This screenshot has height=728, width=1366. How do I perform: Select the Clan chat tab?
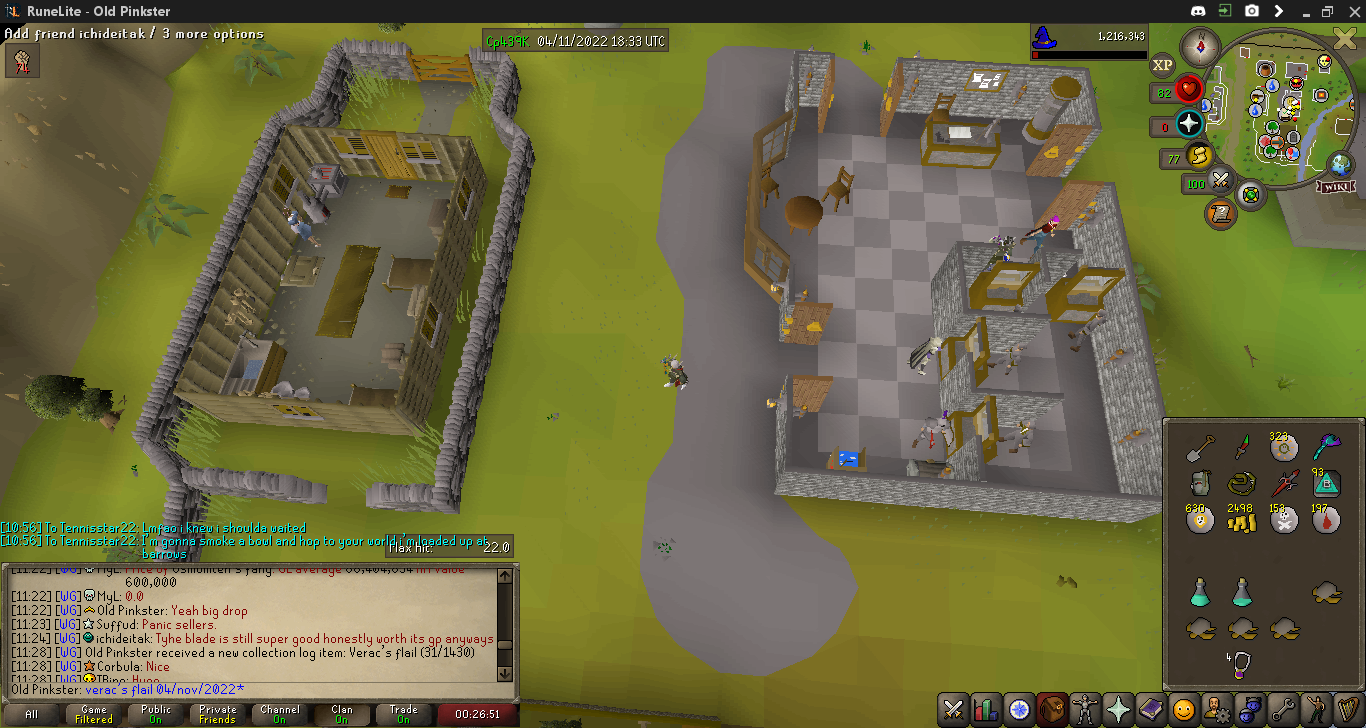342,715
